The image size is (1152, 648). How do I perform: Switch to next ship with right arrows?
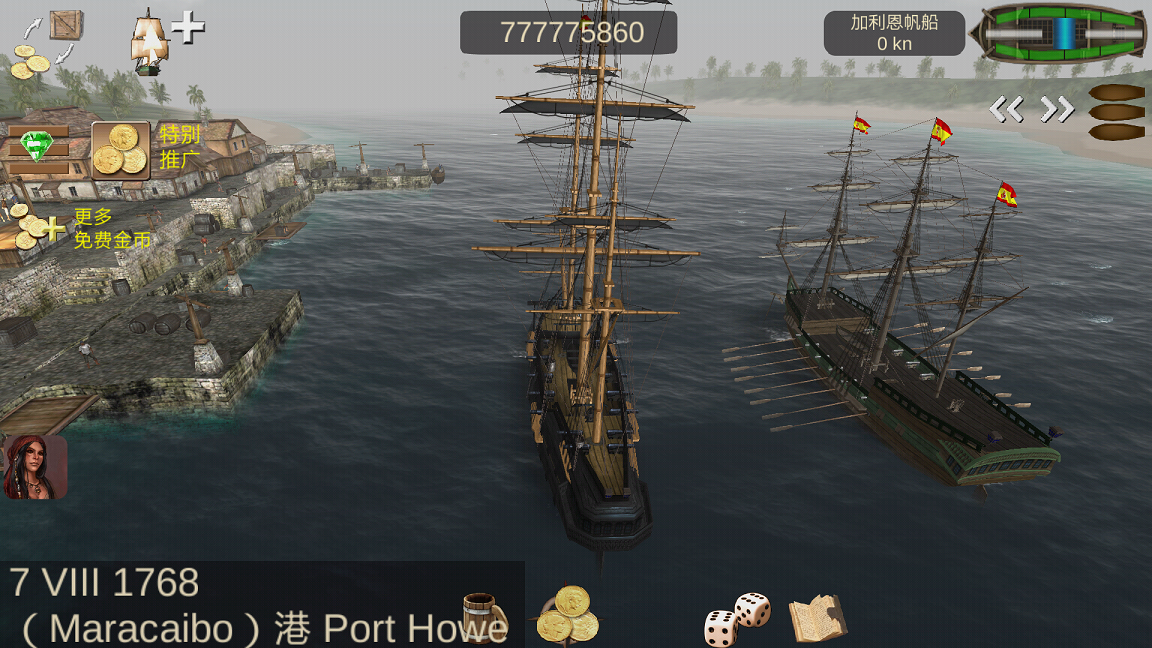(1057, 109)
